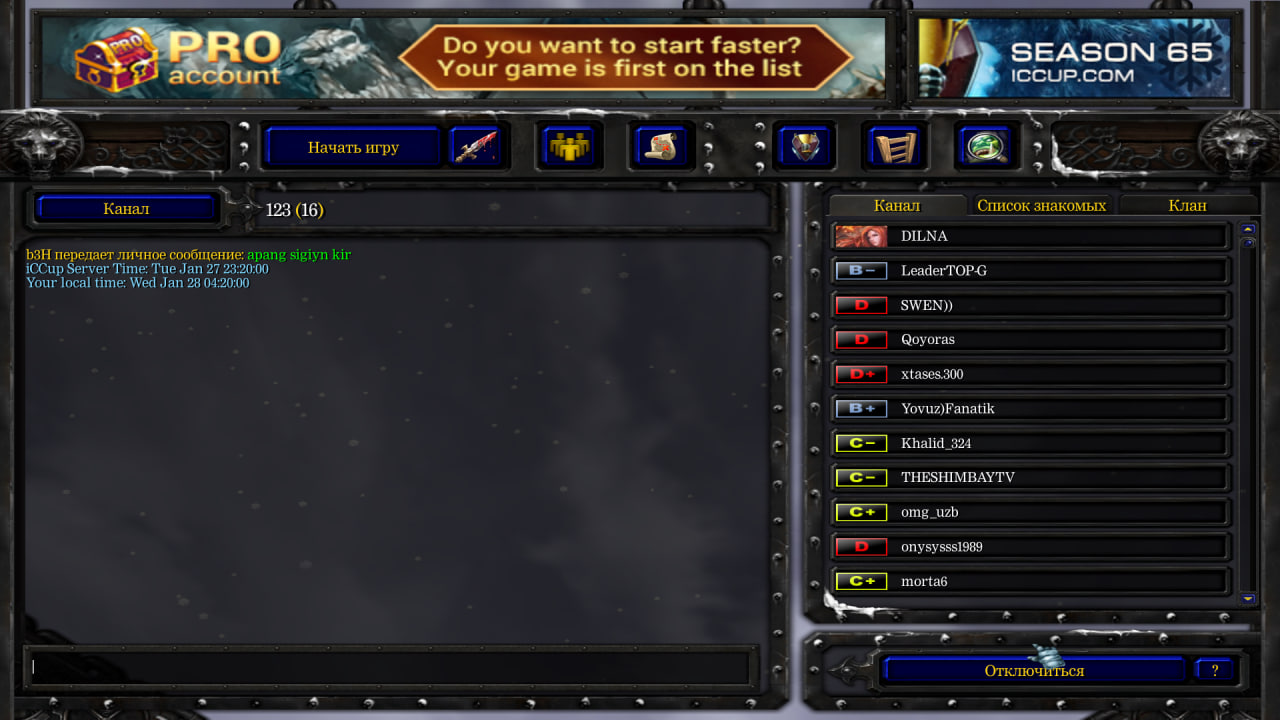Open the yellow group of people icon
Viewport: 1280px width, 720px height.
pyautogui.click(x=568, y=148)
